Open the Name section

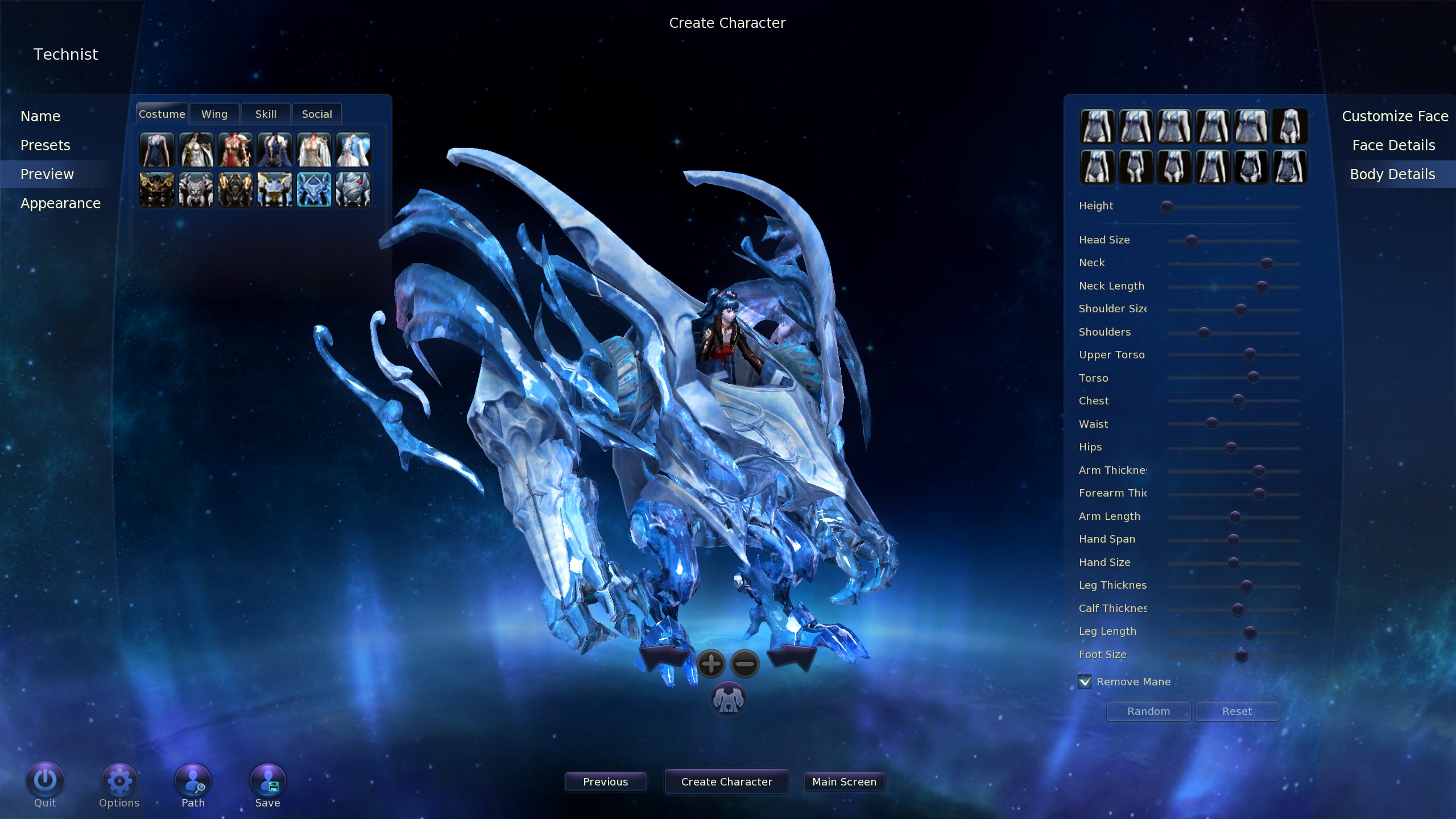point(40,117)
